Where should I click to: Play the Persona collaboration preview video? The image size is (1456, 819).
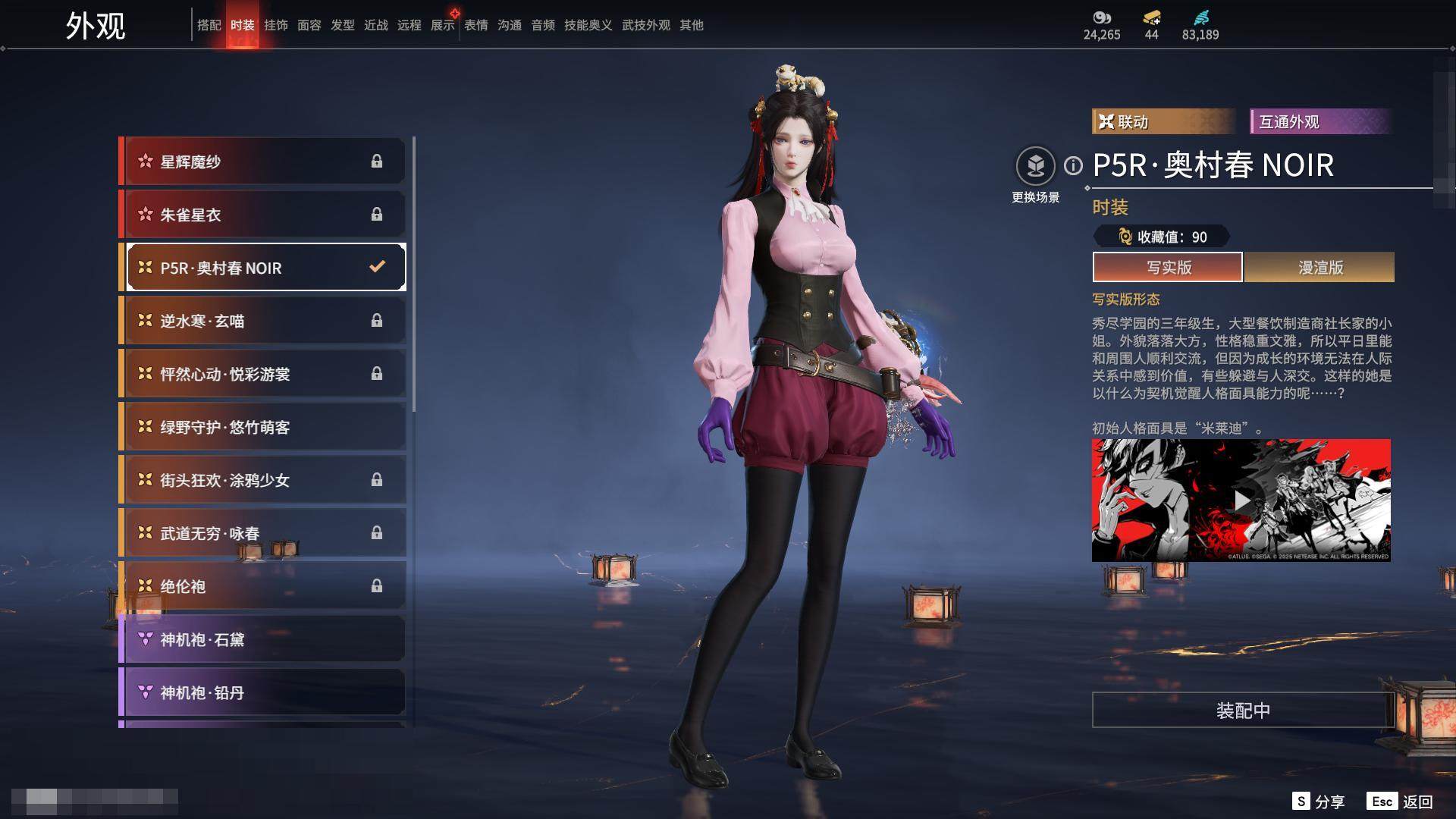pos(1241,500)
